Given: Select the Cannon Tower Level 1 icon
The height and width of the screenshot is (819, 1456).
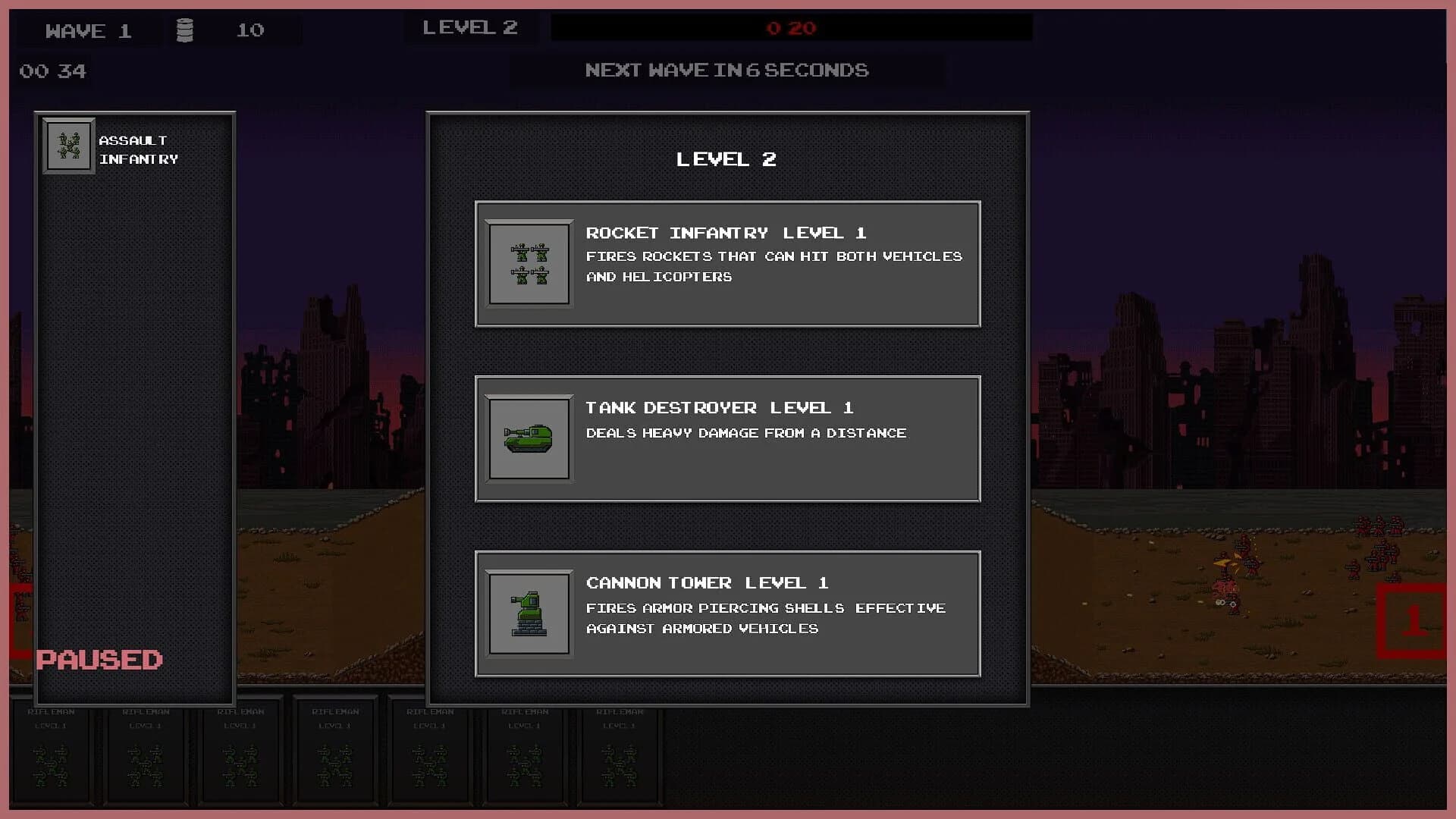Looking at the screenshot, I should click(x=529, y=614).
